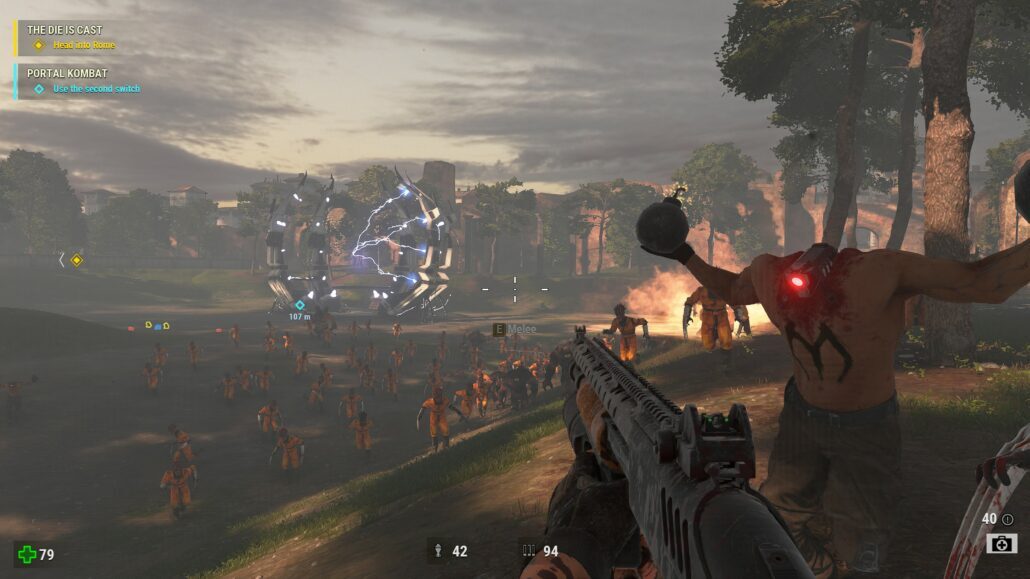Screen dimensions: 1030x579
Task: Click the green health cross icon
Action: coord(27,554)
